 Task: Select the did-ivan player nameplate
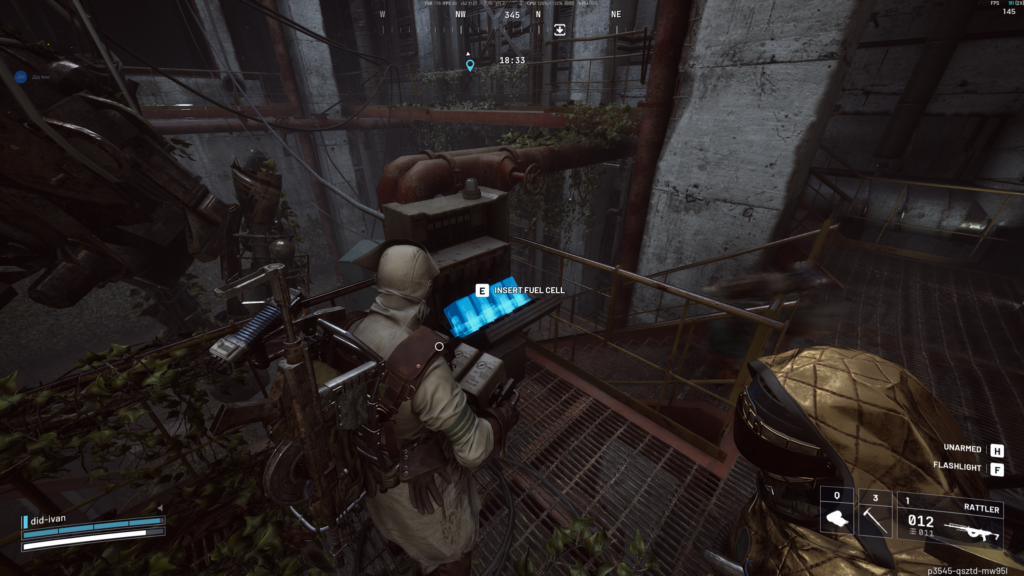(x=52, y=521)
